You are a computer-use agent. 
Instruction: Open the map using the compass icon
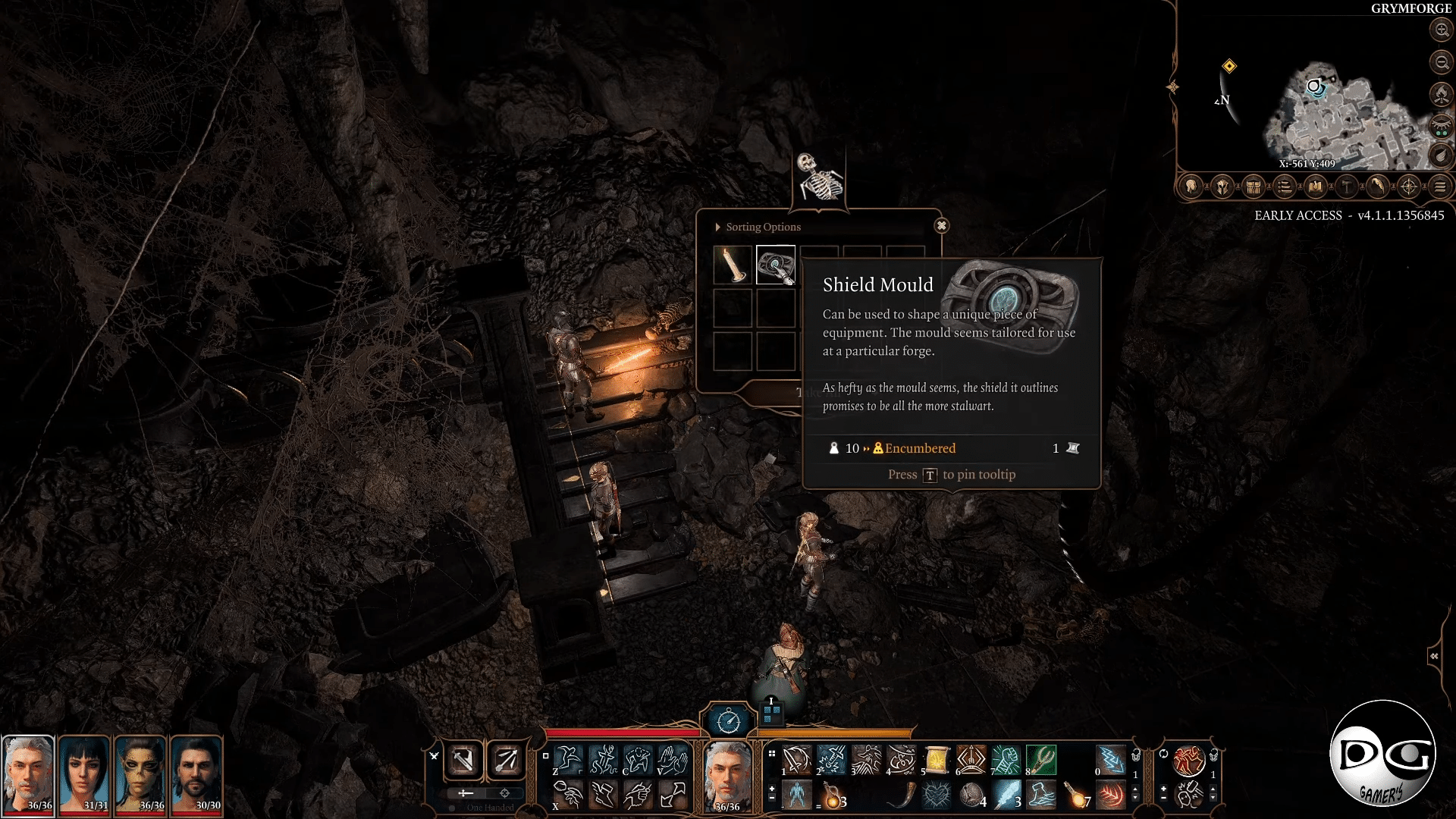1410,187
